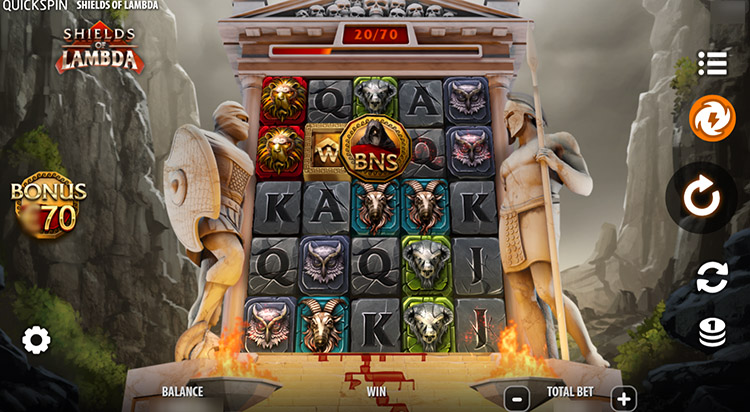This screenshot has width=750, height=412.
Task: Spin the reels with the round arrow button
Action: click(702, 197)
